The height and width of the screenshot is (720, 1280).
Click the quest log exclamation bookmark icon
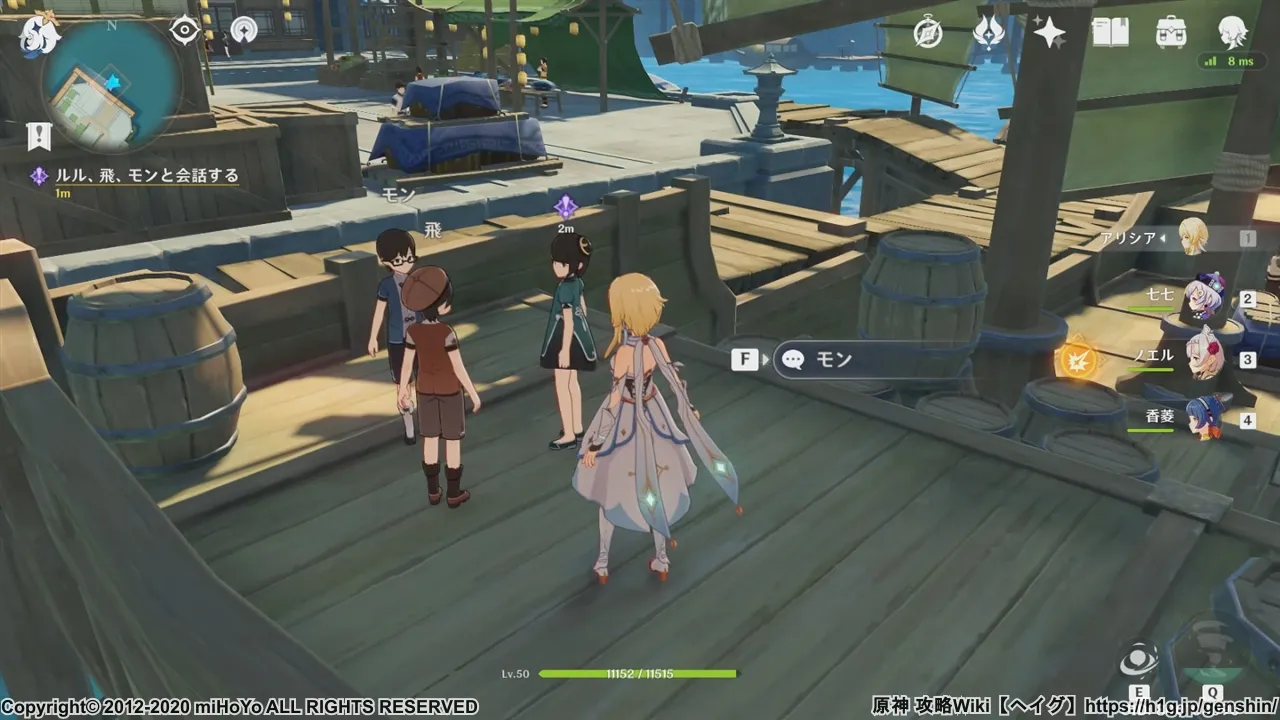[x=38, y=136]
